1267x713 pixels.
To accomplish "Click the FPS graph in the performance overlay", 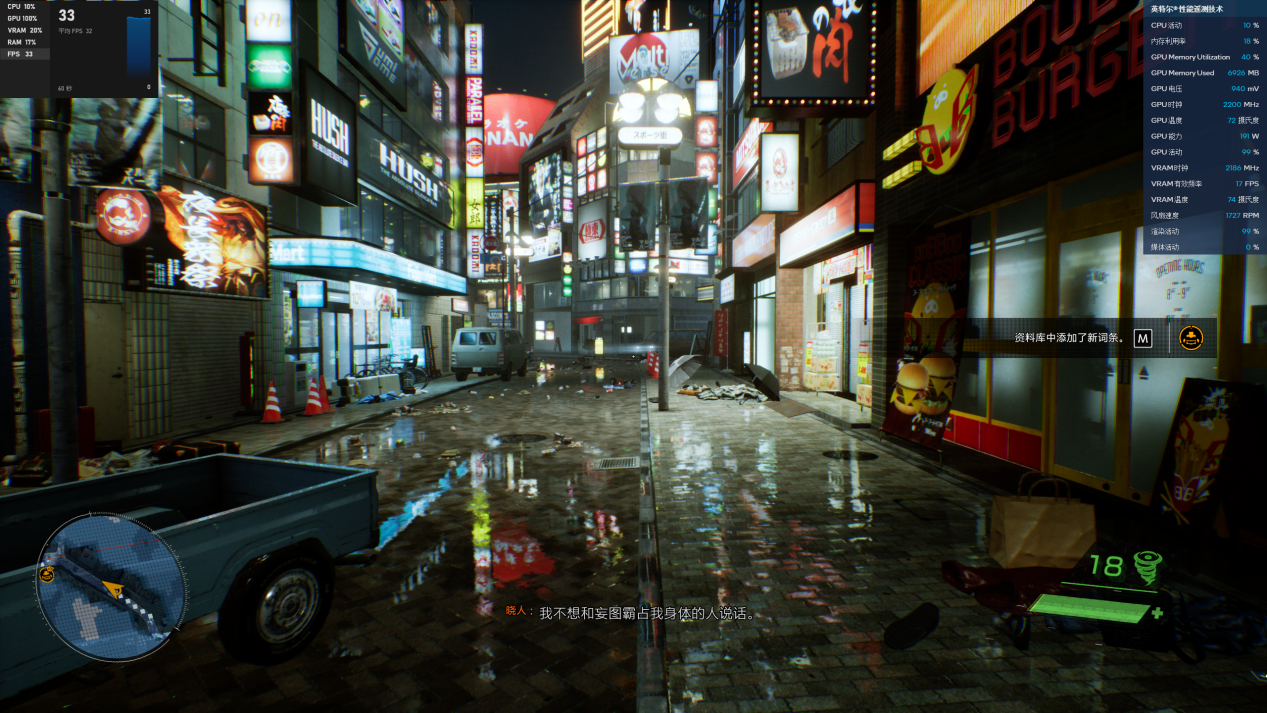I will (139, 51).
